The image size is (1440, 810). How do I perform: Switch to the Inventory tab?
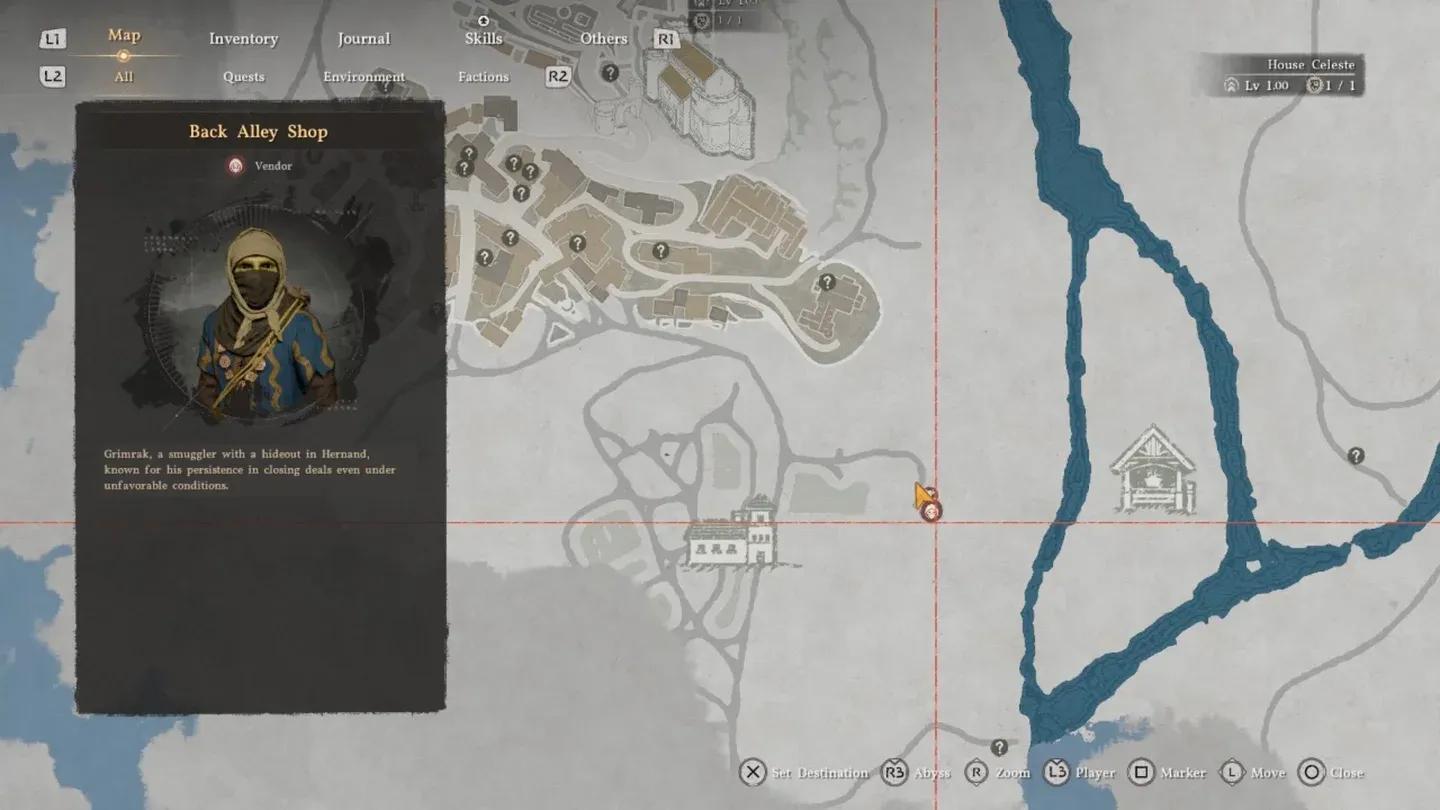point(243,39)
